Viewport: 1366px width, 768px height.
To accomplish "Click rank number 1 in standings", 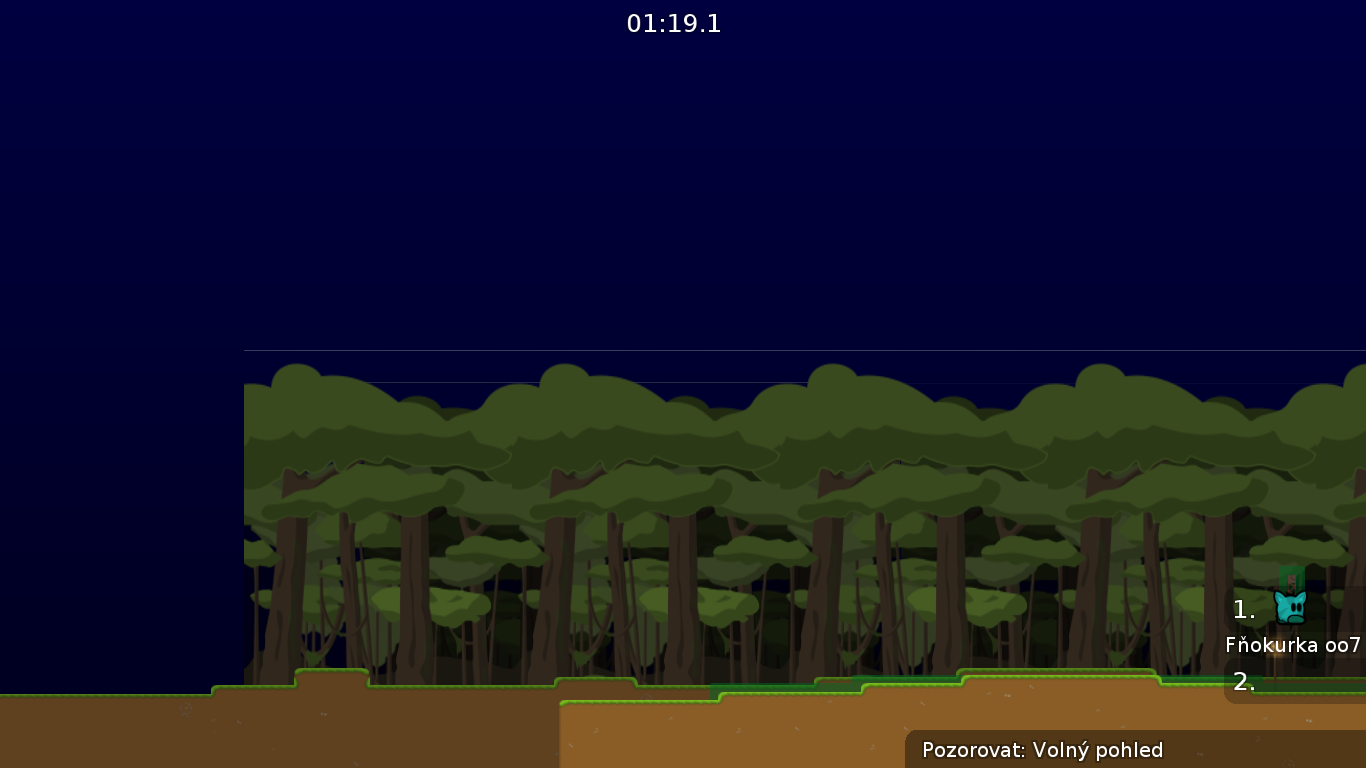I will tap(1244, 608).
